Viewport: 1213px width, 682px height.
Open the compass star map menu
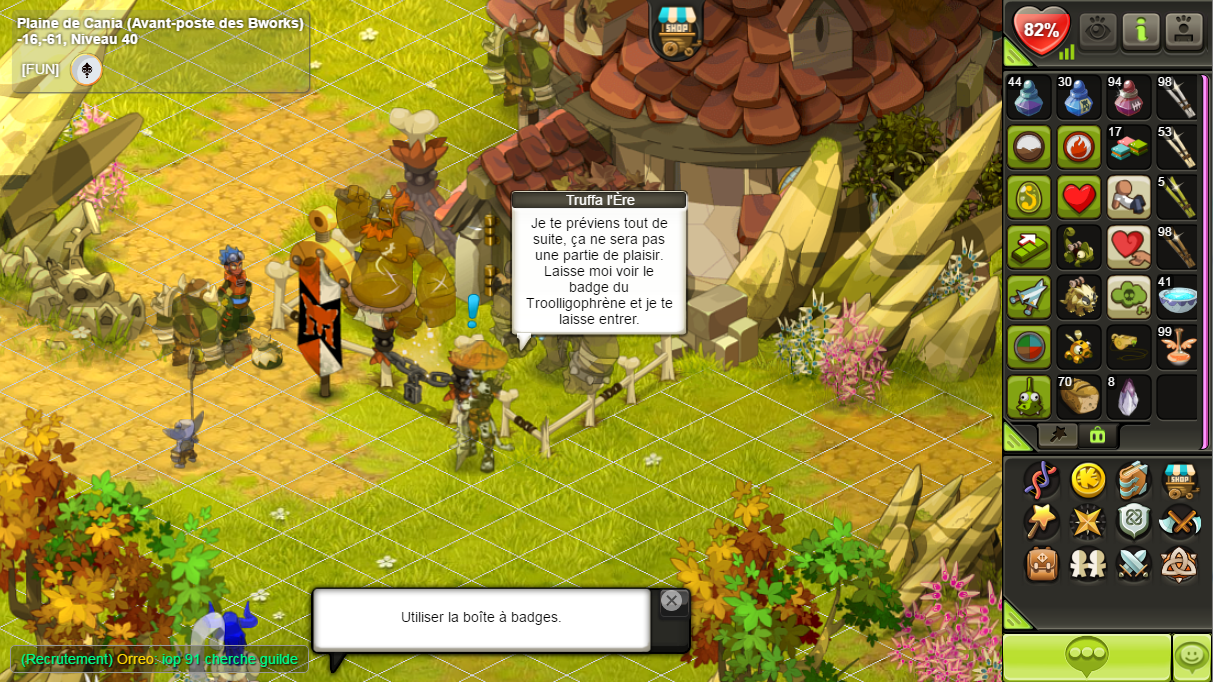click(x=1088, y=522)
